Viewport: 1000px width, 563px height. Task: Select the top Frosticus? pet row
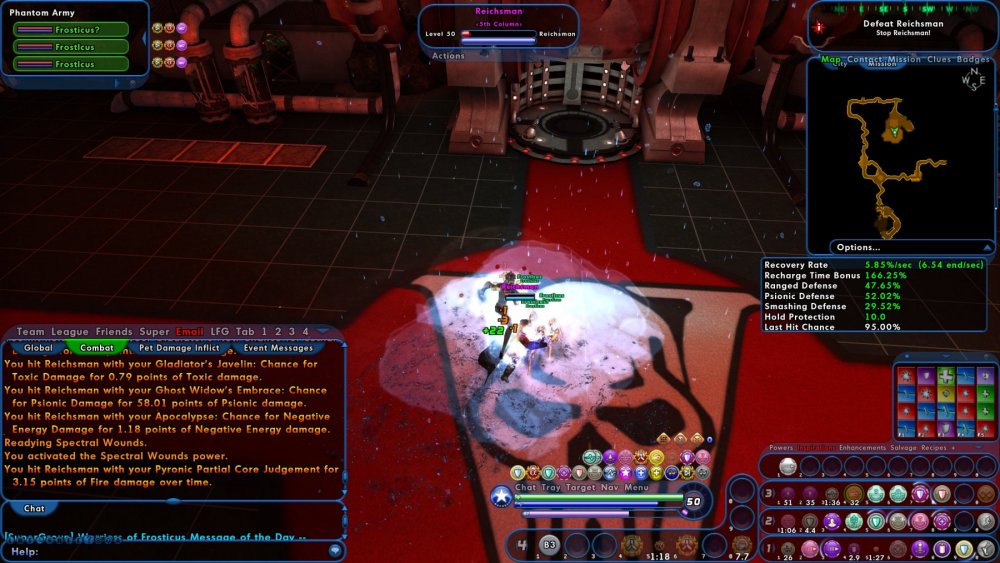[x=70, y=30]
